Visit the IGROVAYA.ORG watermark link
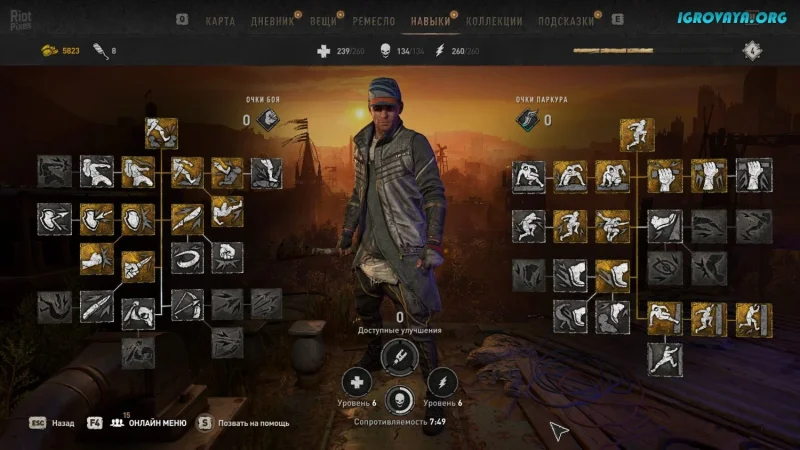Viewport: 800px width, 450px height. pyautogui.click(x=717, y=17)
